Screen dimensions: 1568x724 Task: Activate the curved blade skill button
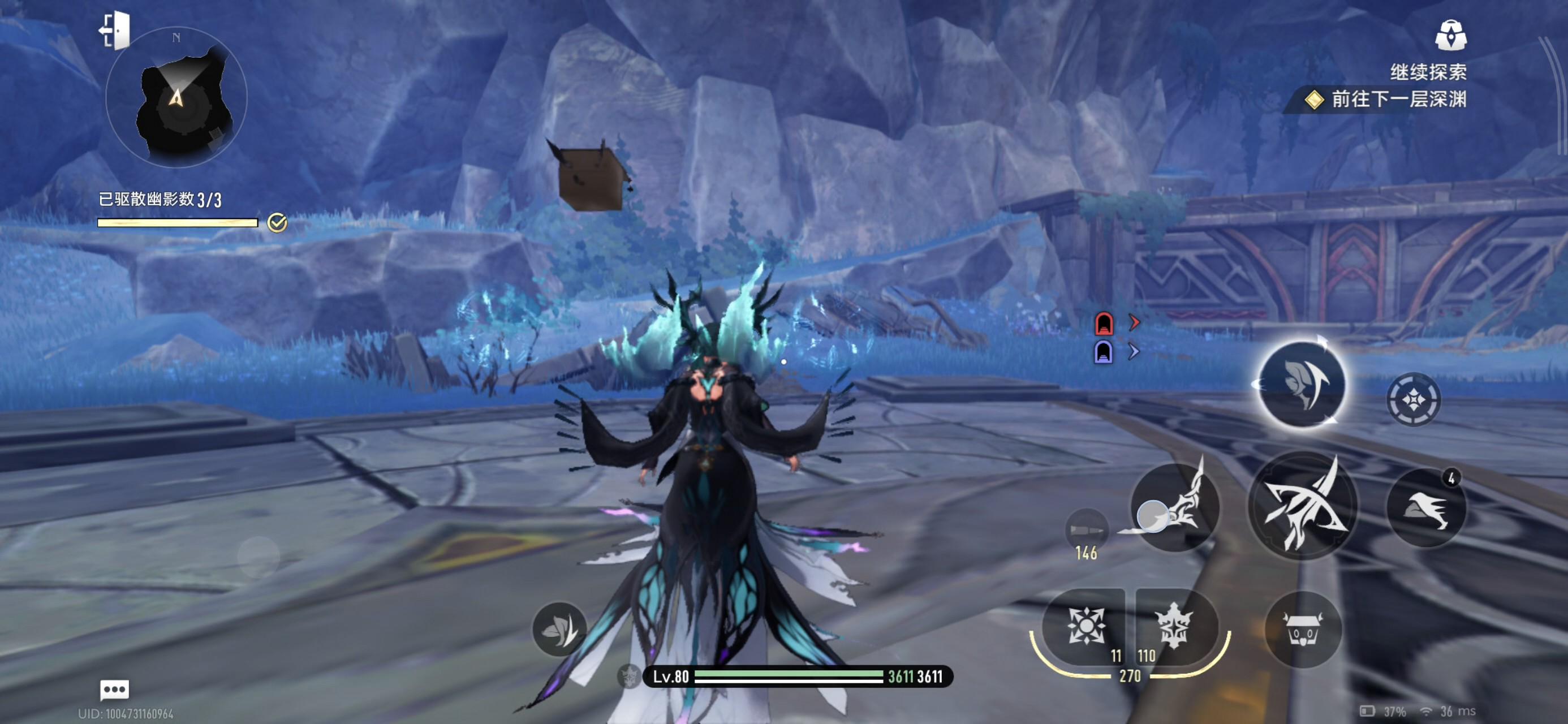(x=1175, y=507)
